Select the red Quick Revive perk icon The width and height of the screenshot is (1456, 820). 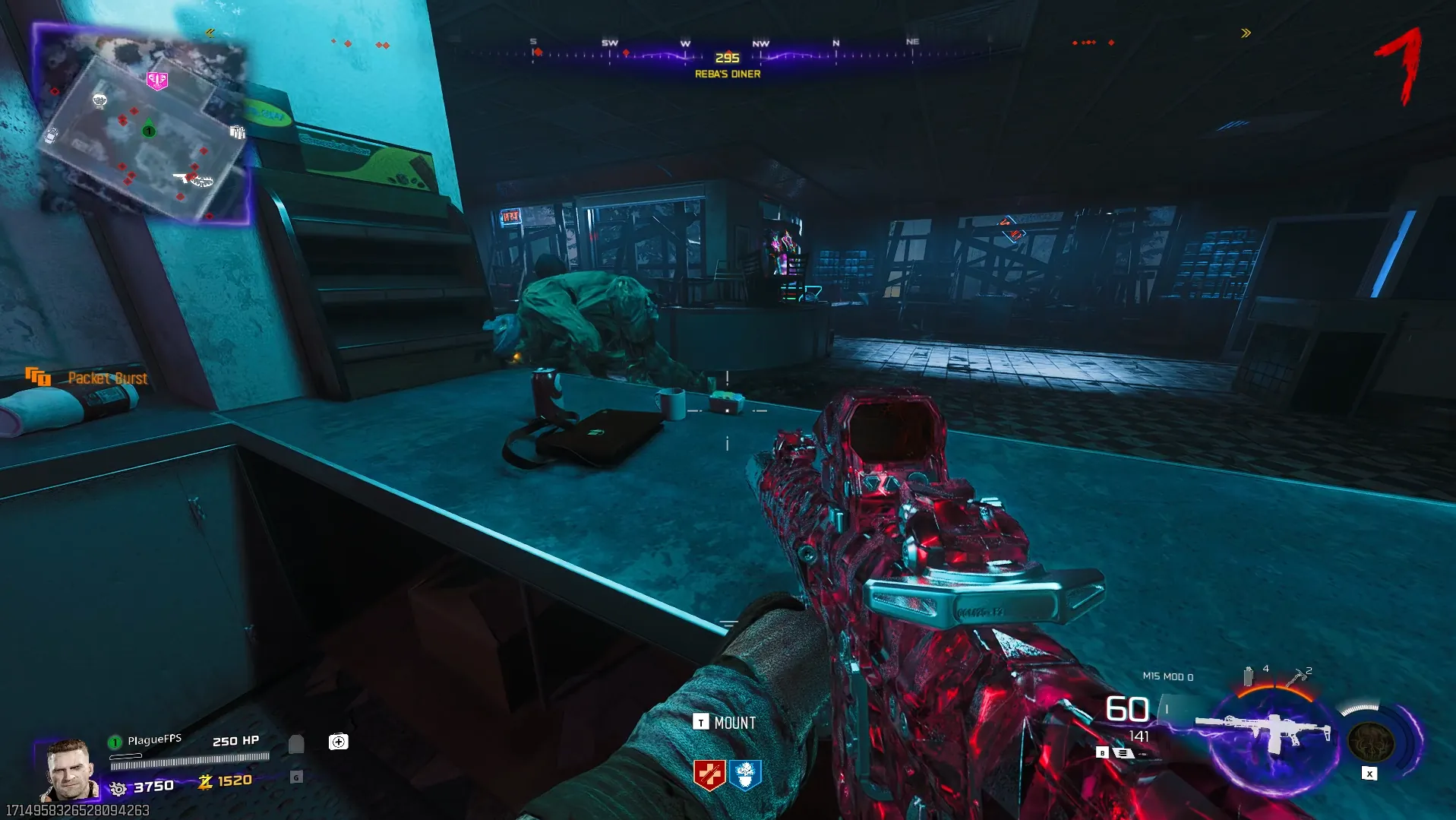[709, 775]
